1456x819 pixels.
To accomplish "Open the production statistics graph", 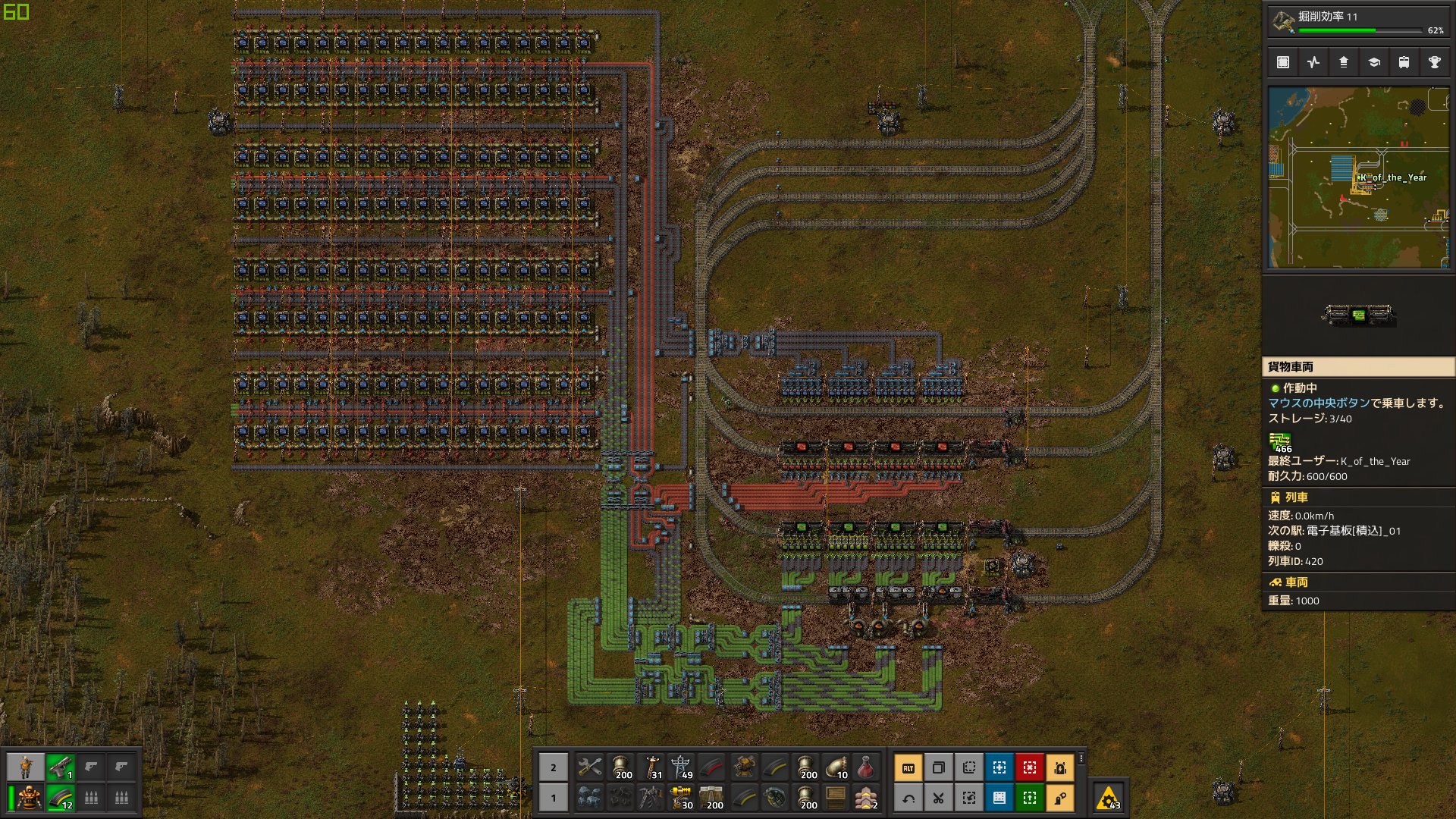I will pyautogui.click(x=1313, y=62).
